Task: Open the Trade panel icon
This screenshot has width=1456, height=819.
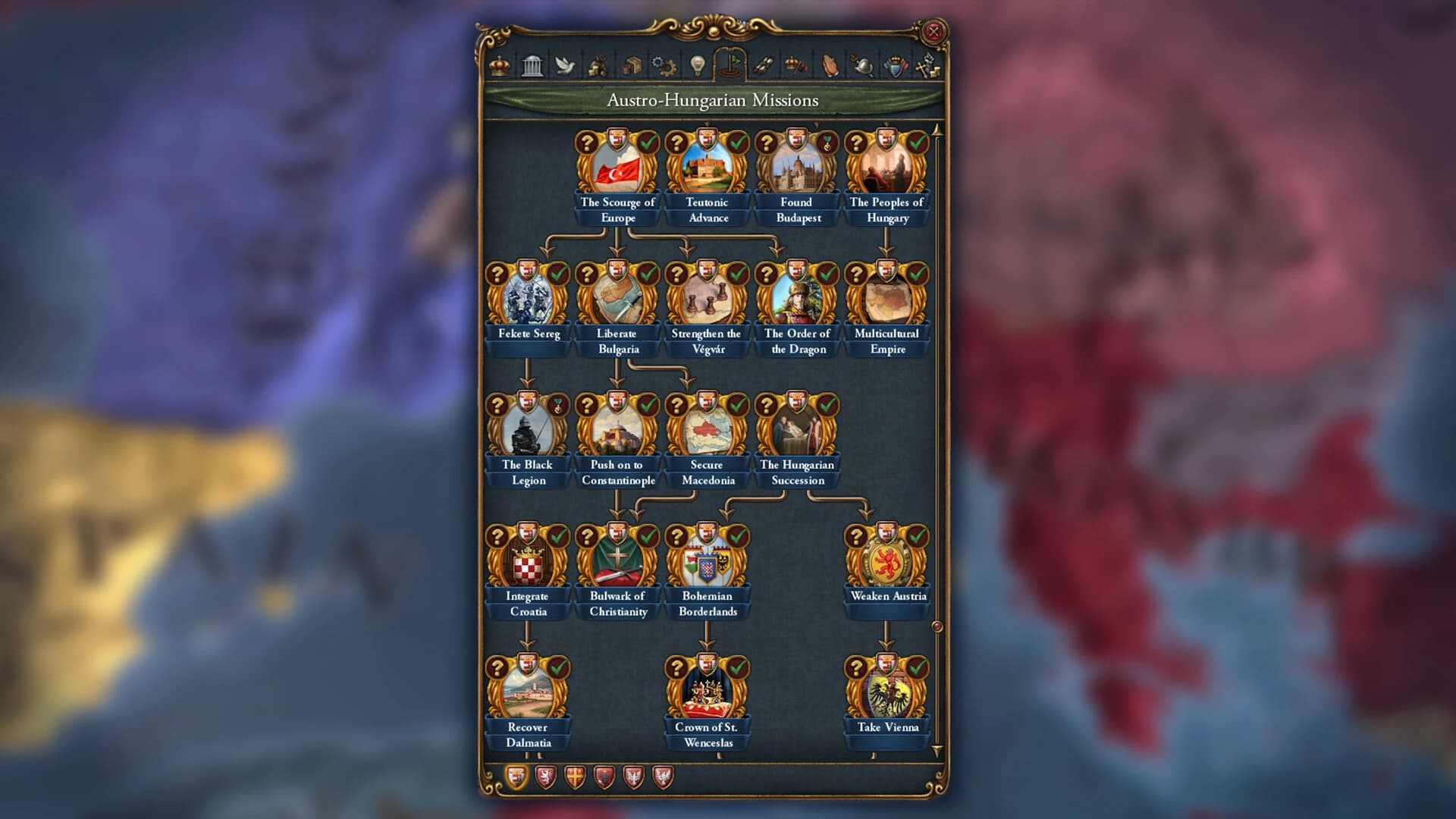Action: point(630,68)
